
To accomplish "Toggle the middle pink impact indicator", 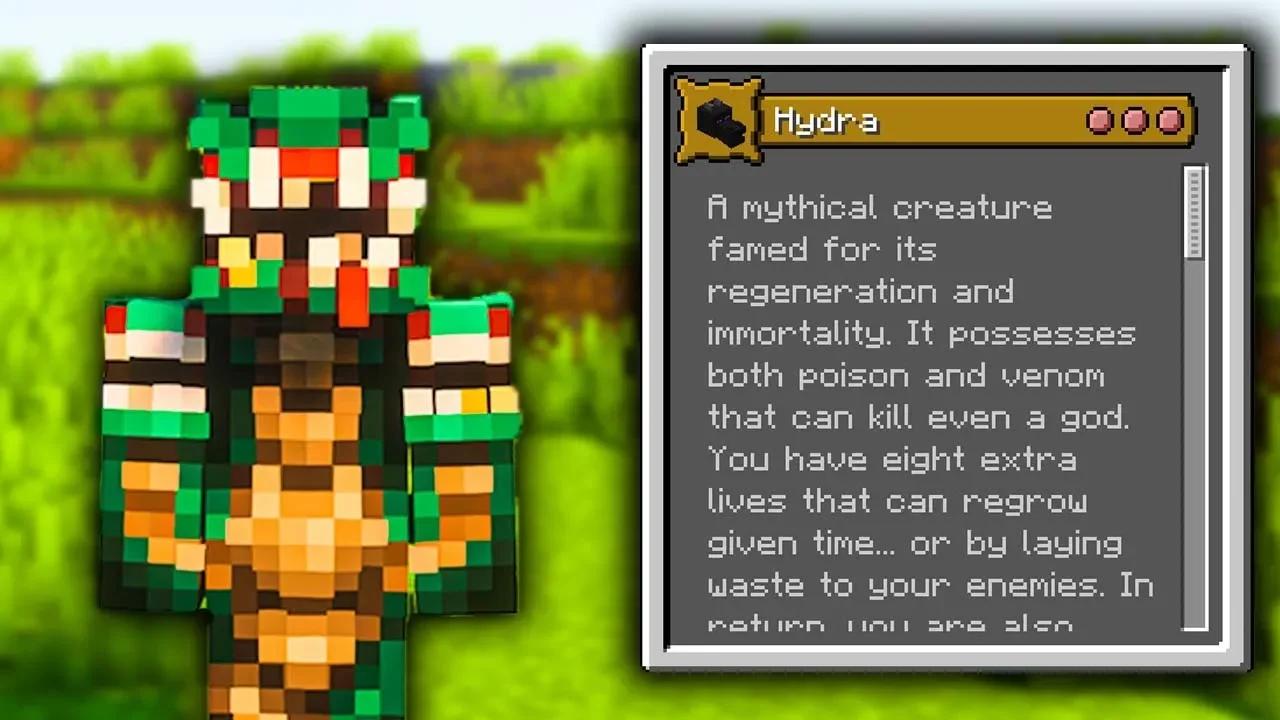I will click(1135, 120).
